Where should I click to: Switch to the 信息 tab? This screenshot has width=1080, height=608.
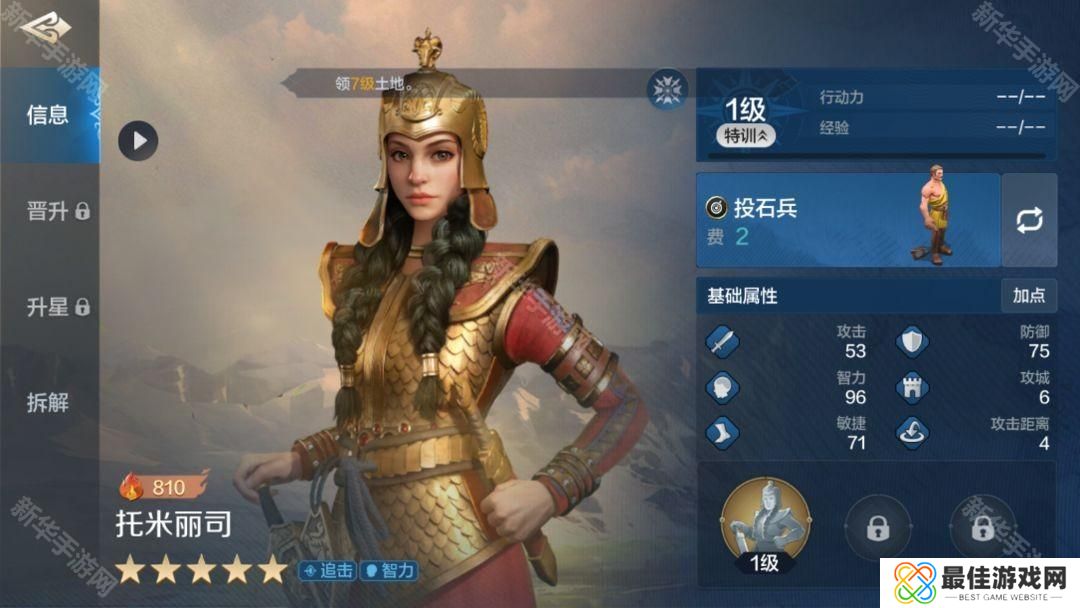(x=48, y=115)
